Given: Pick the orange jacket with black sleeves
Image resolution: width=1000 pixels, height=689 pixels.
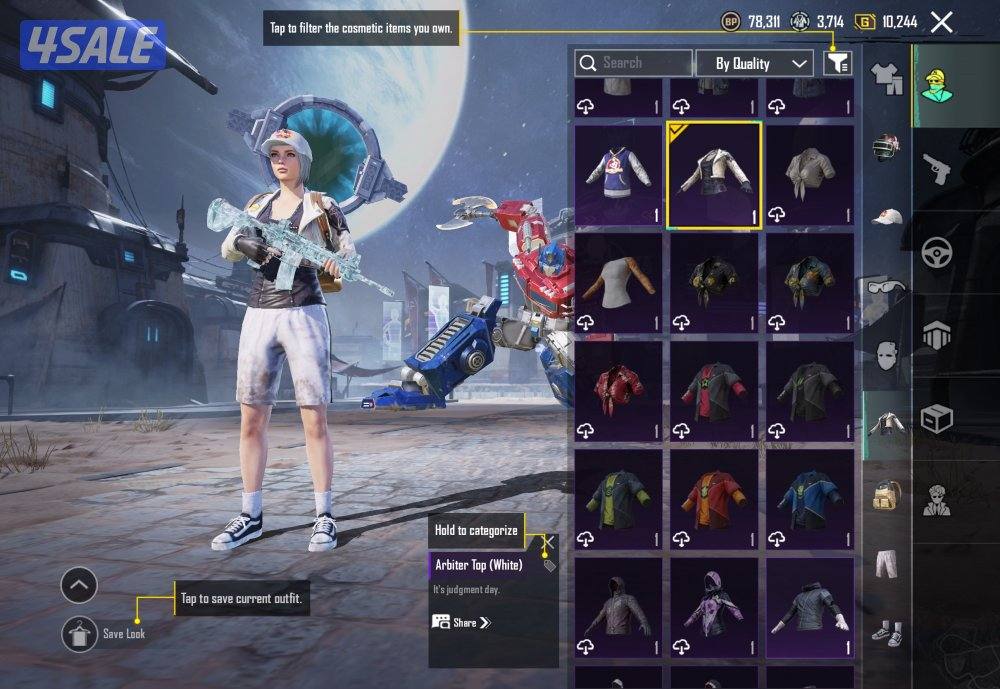Looking at the screenshot, I should (714, 500).
